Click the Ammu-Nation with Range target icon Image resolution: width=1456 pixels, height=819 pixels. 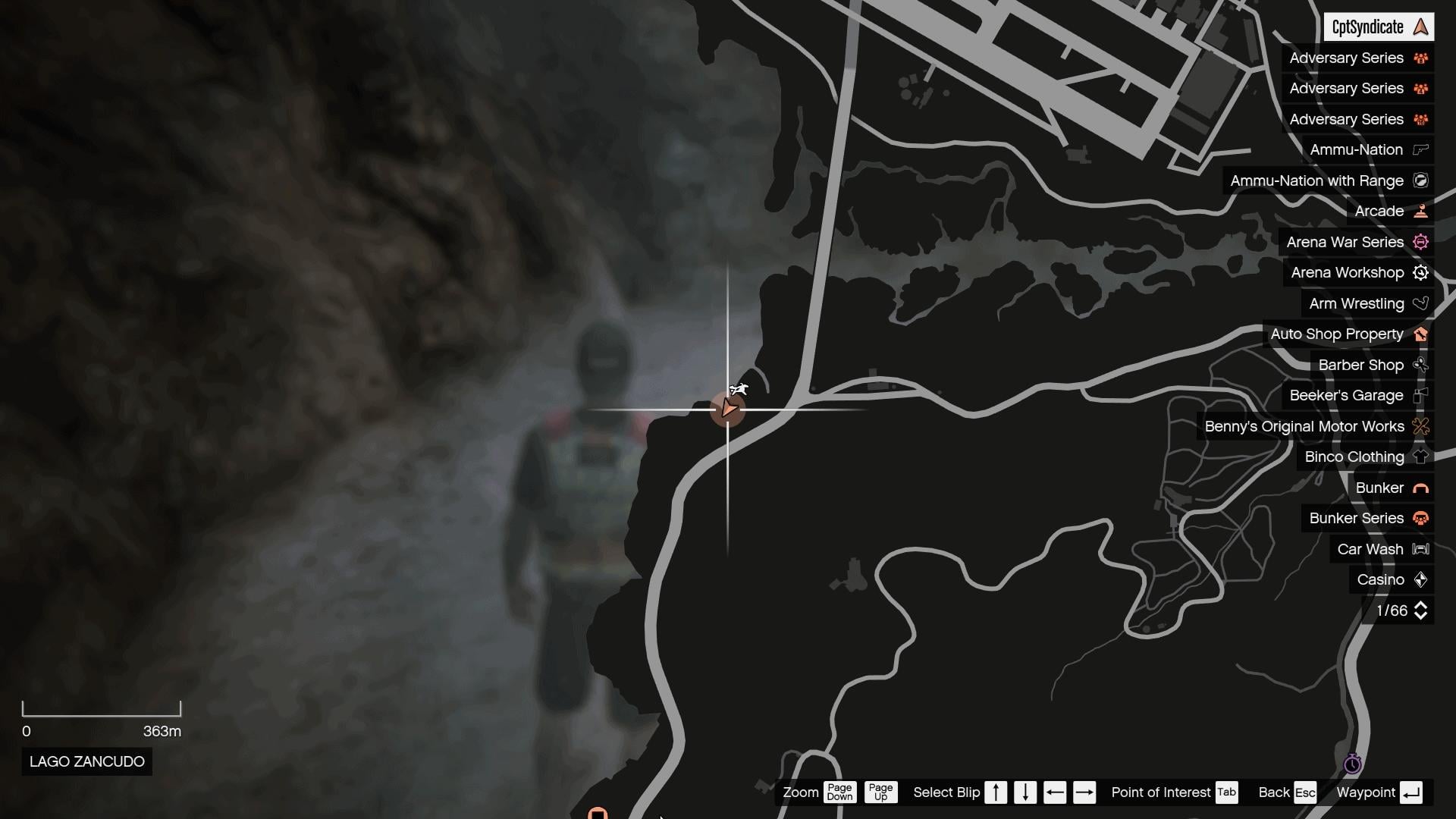tap(1421, 180)
